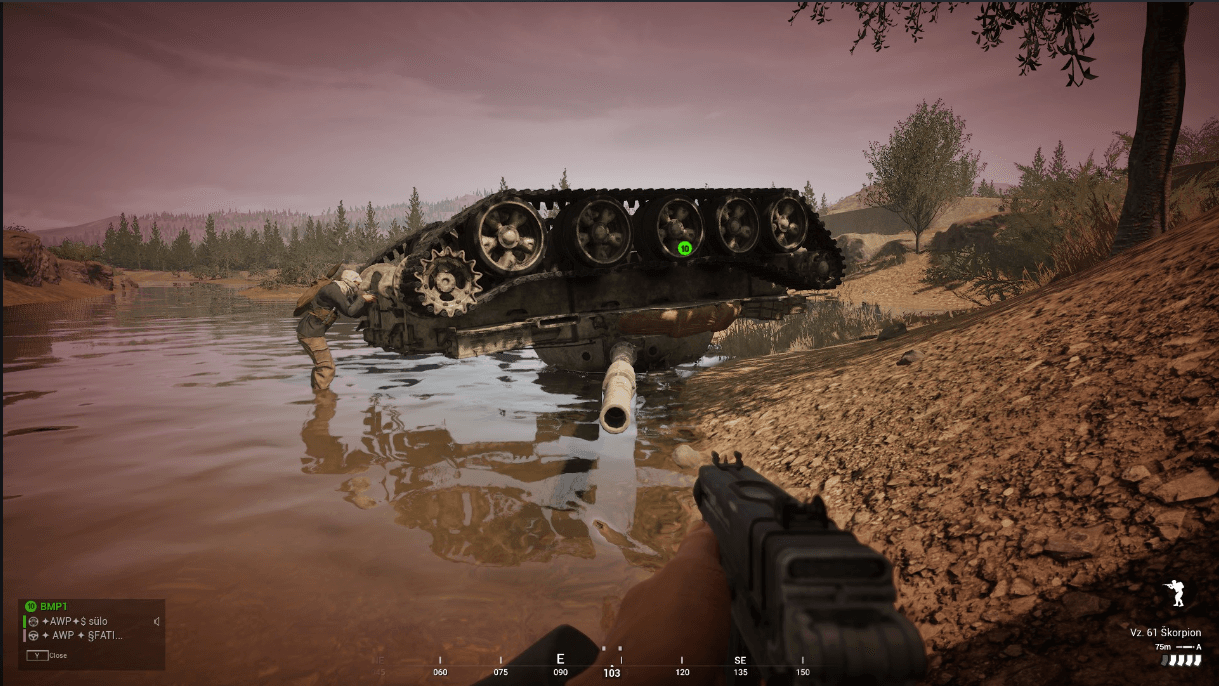The width and height of the screenshot is (1219, 686).
Task: Click the standing soldier stance icon
Action: click(1175, 594)
